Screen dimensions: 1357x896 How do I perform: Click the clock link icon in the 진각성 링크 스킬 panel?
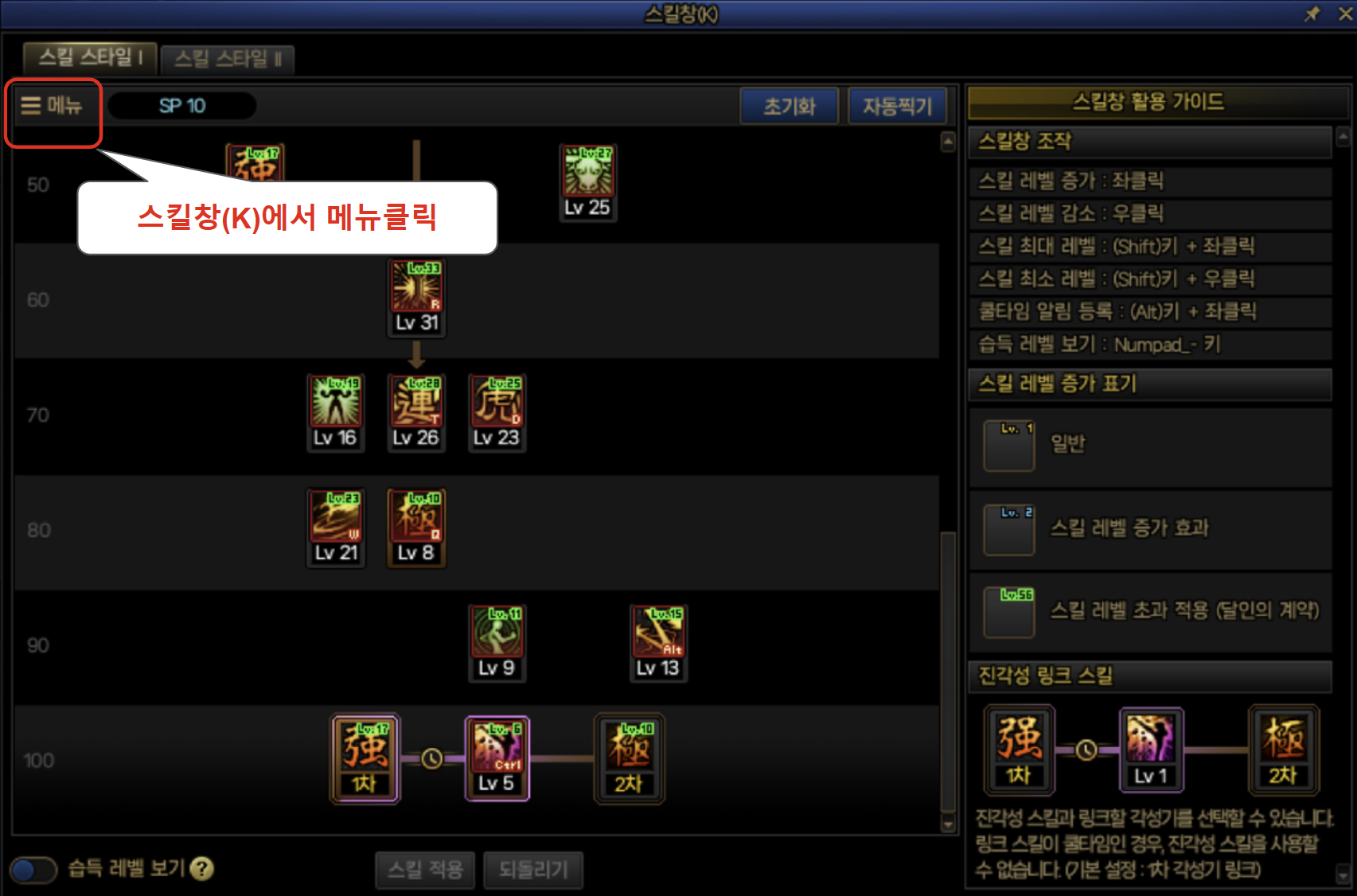(x=1087, y=749)
